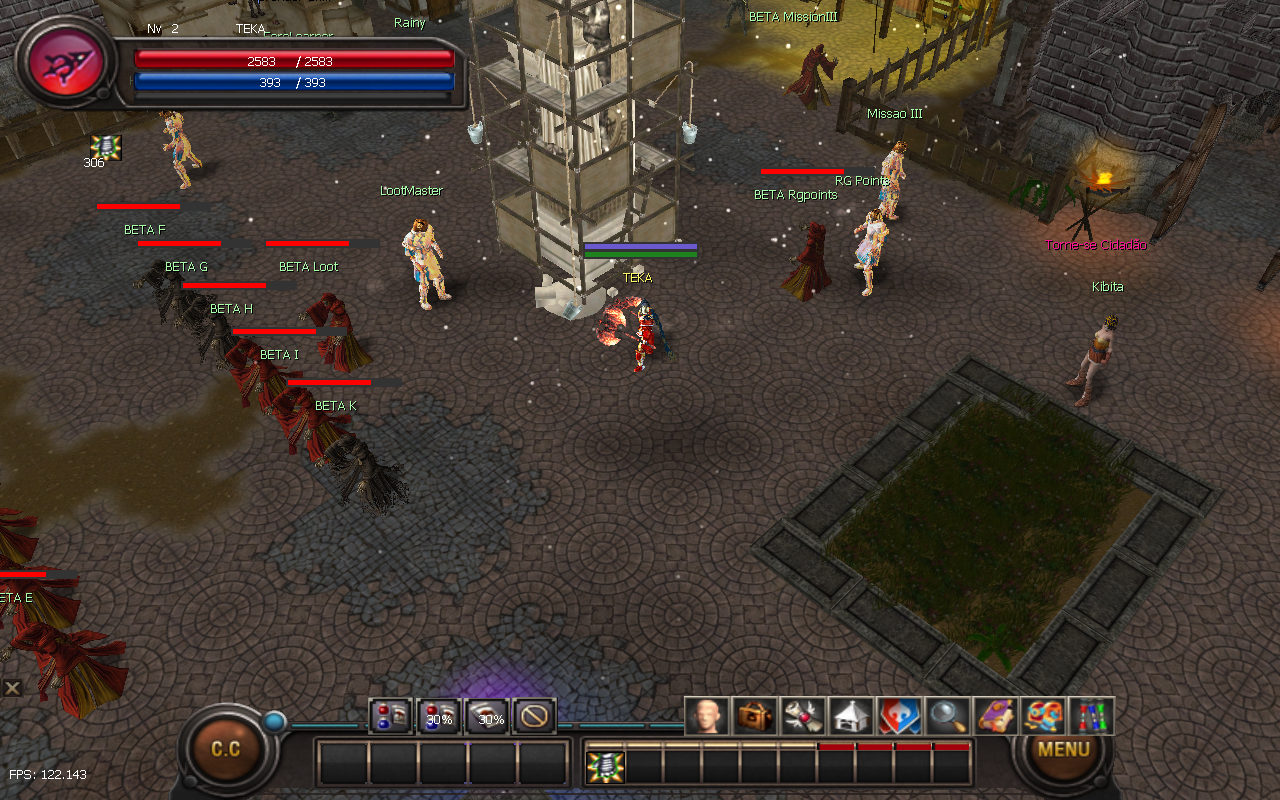Toggle the red and blue potion auto-use icon
This screenshot has width=1280, height=800.
click(390, 716)
